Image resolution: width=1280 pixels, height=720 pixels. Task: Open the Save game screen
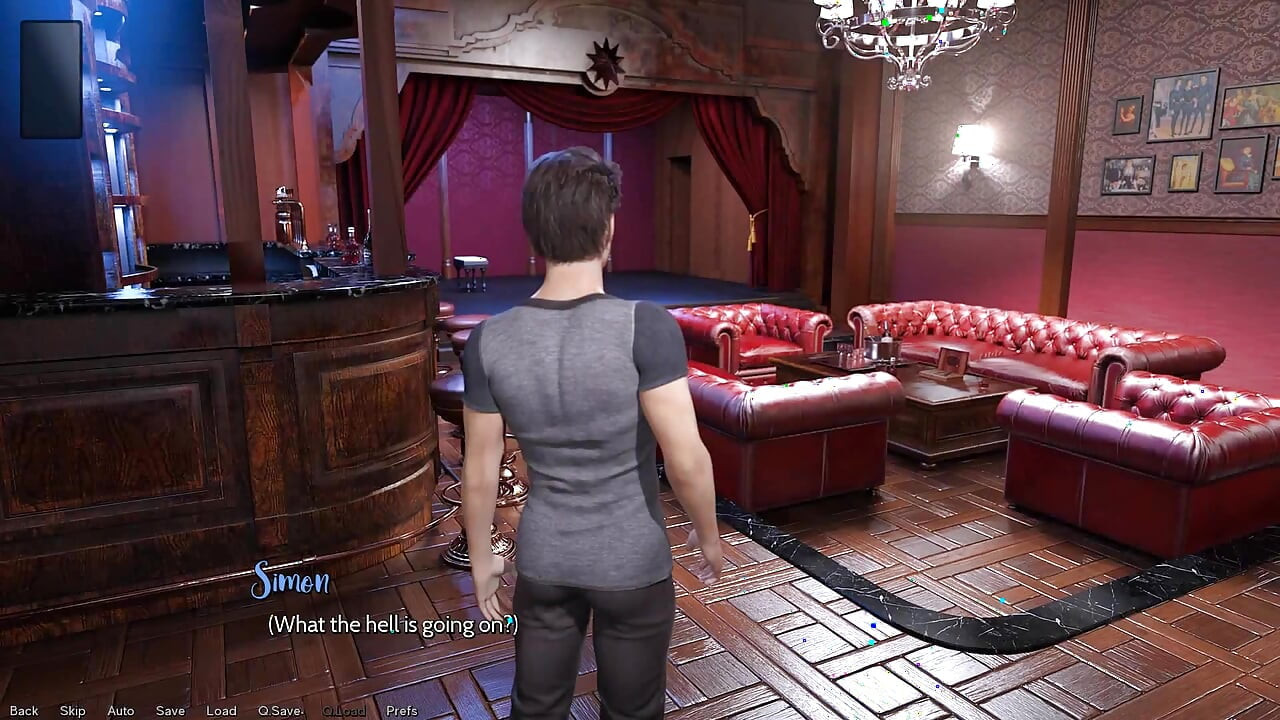(170, 711)
